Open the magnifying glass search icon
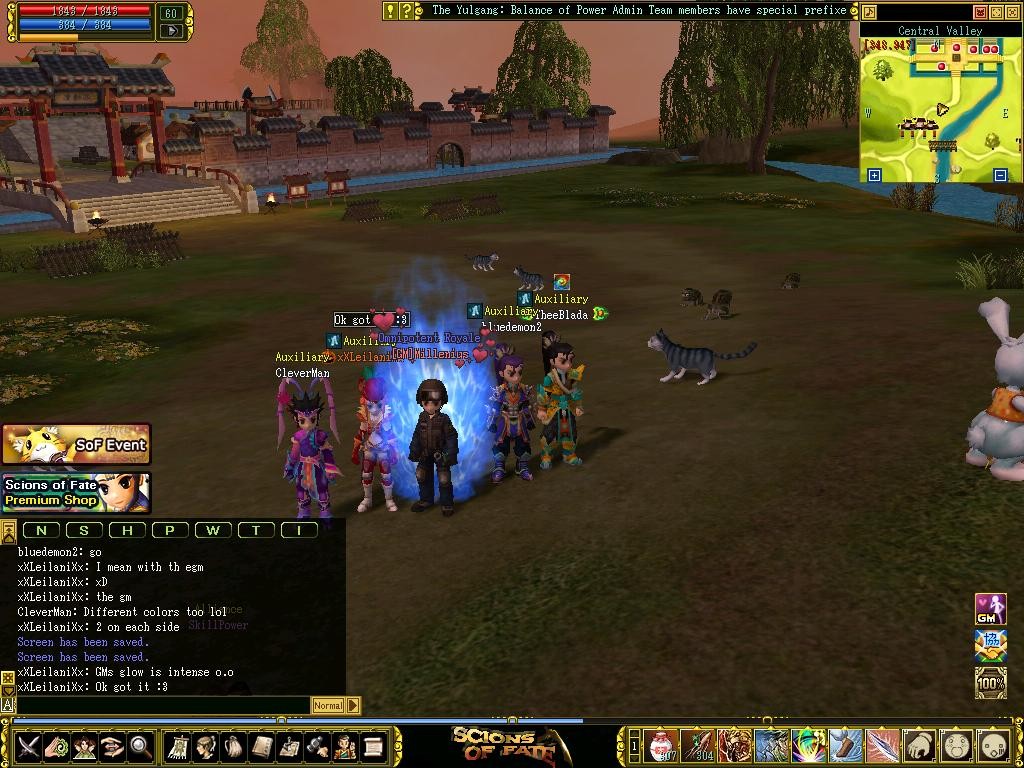1024x768 pixels. (141, 746)
